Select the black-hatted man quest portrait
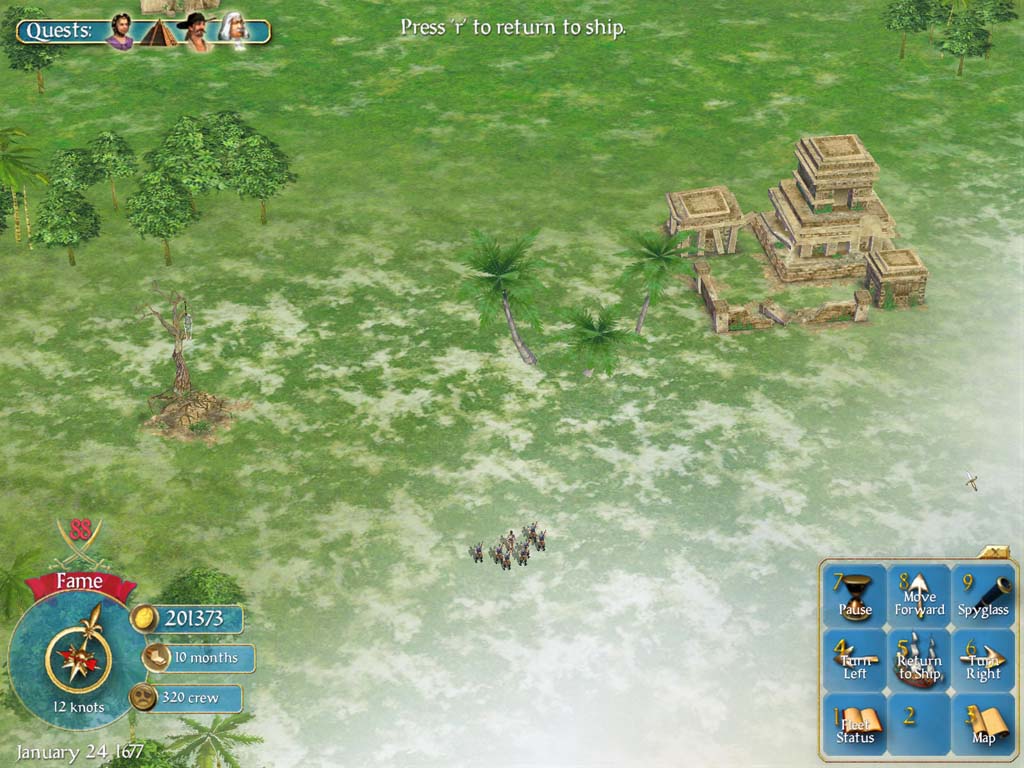The width and height of the screenshot is (1024, 768). coord(196,32)
